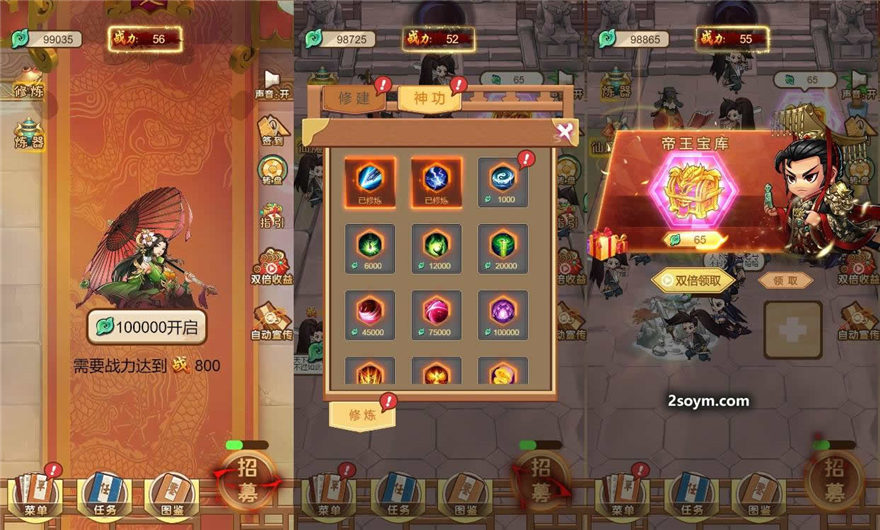Choose the blue swirl skill costing 1000

[503, 179]
